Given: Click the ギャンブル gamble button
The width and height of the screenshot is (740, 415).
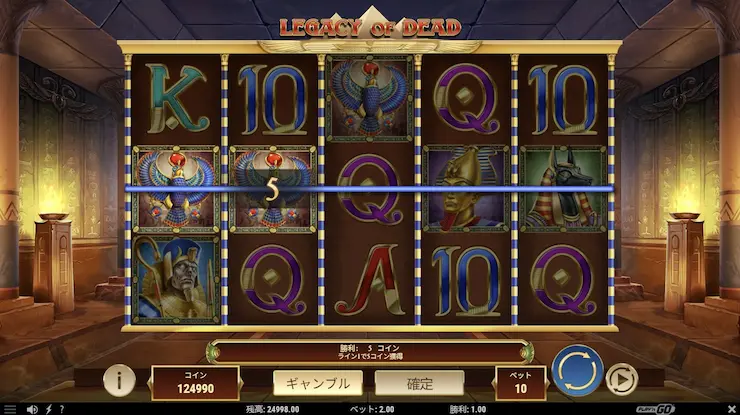Looking at the screenshot, I should 319,382.
